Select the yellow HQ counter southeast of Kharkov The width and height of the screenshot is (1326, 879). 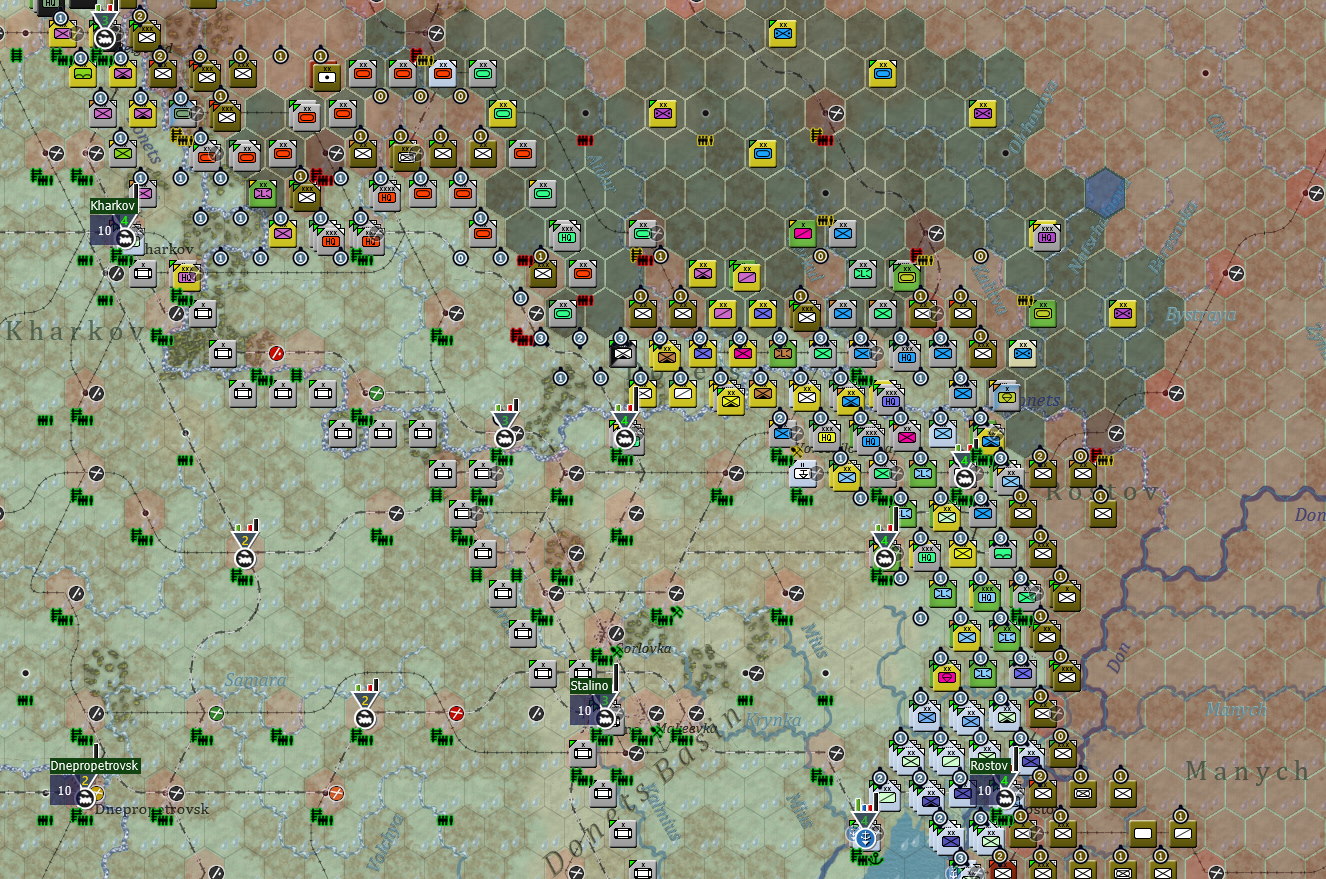click(x=186, y=276)
